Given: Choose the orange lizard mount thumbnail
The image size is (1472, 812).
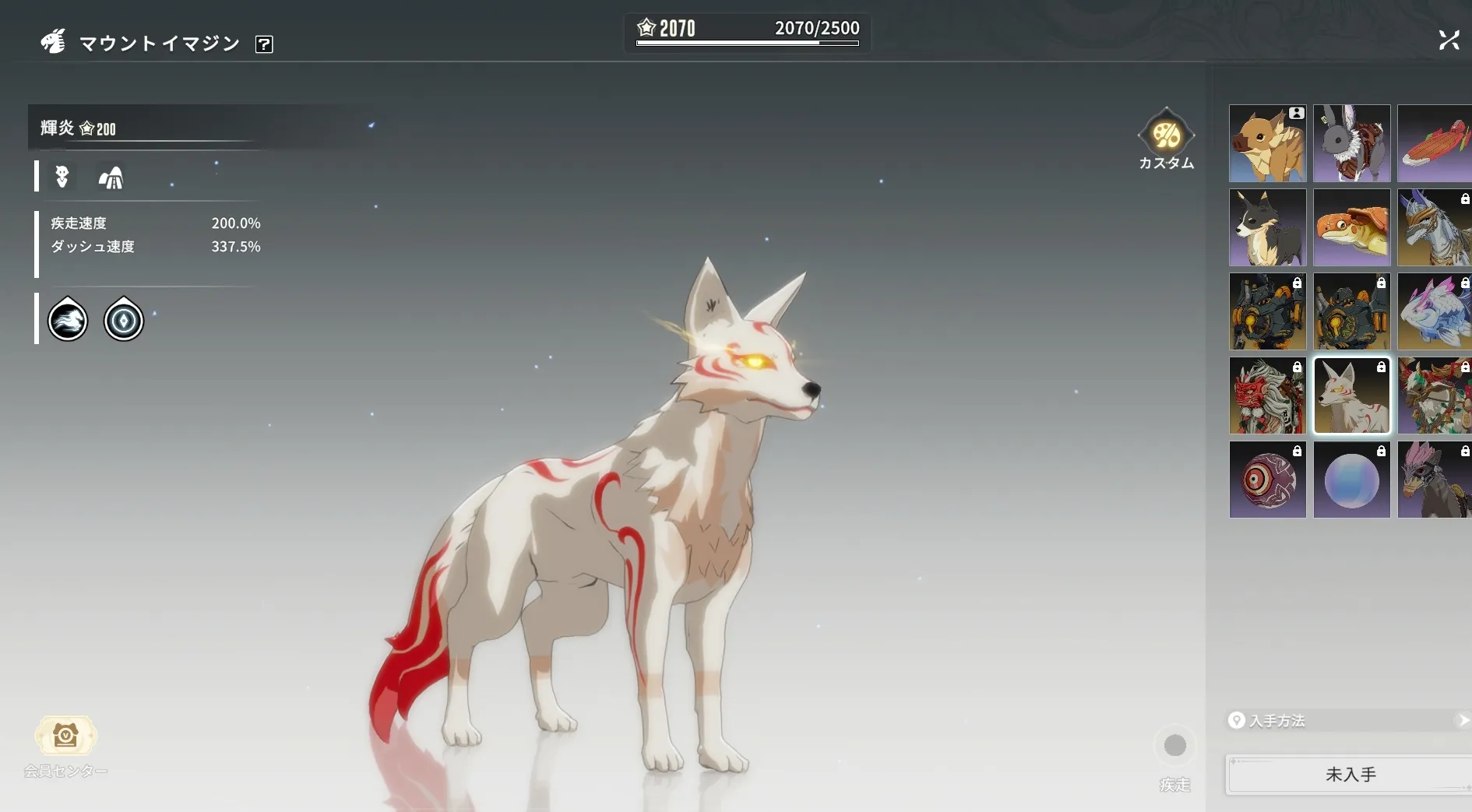Looking at the screenshot, I should pyautogui.click(x=1351, y=228).
